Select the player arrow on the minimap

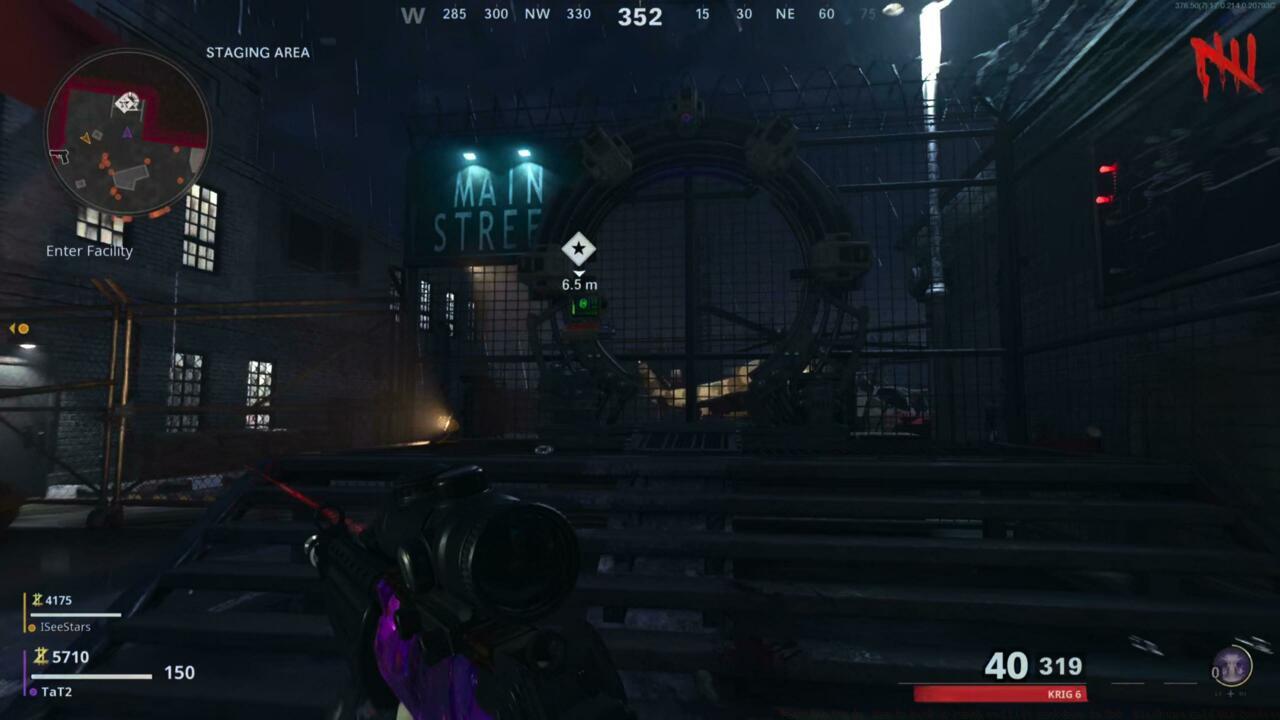point(86,138)
